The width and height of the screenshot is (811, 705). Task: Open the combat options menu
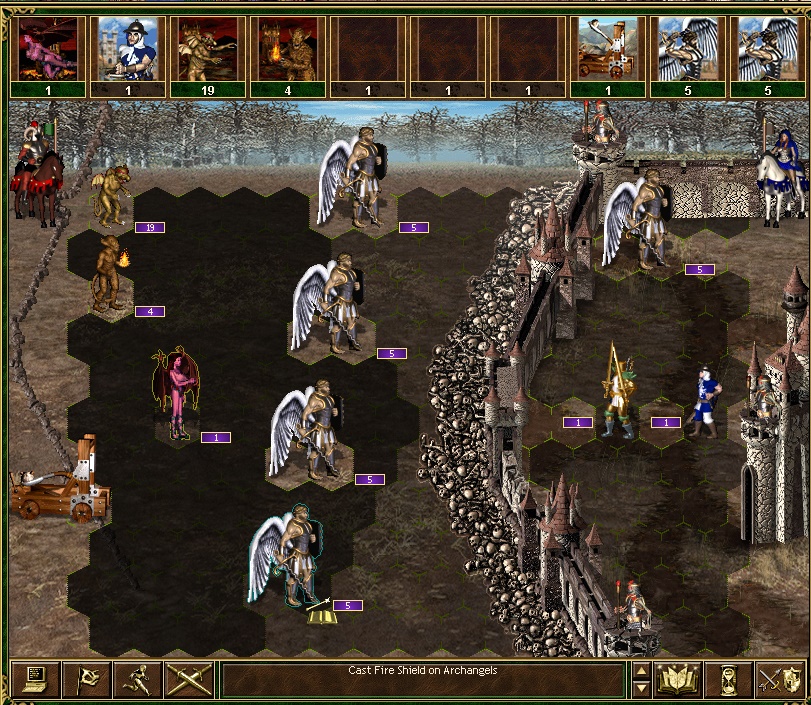pos(34,680)
